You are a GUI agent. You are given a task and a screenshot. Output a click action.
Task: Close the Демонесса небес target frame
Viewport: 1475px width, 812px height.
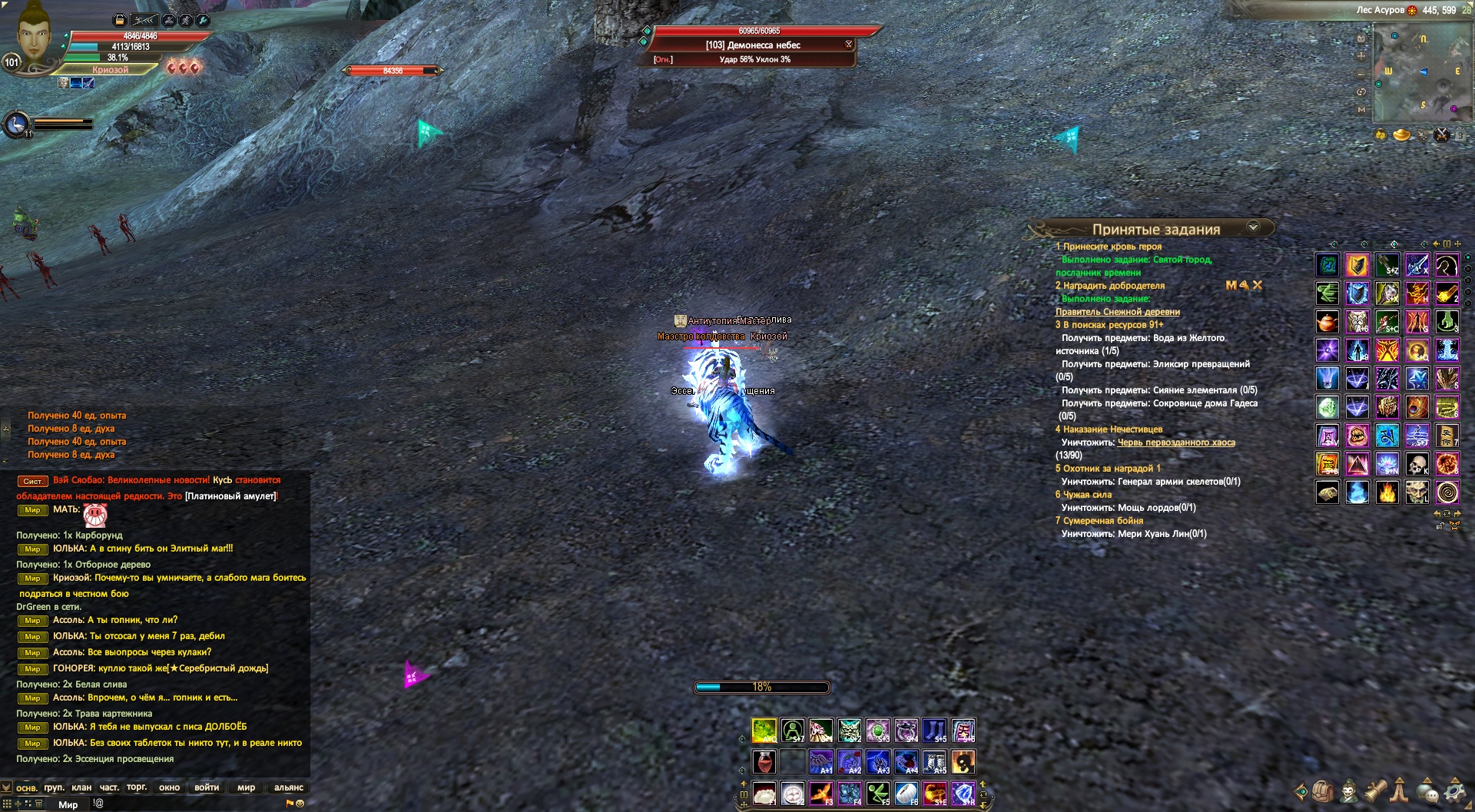point(849,45)
